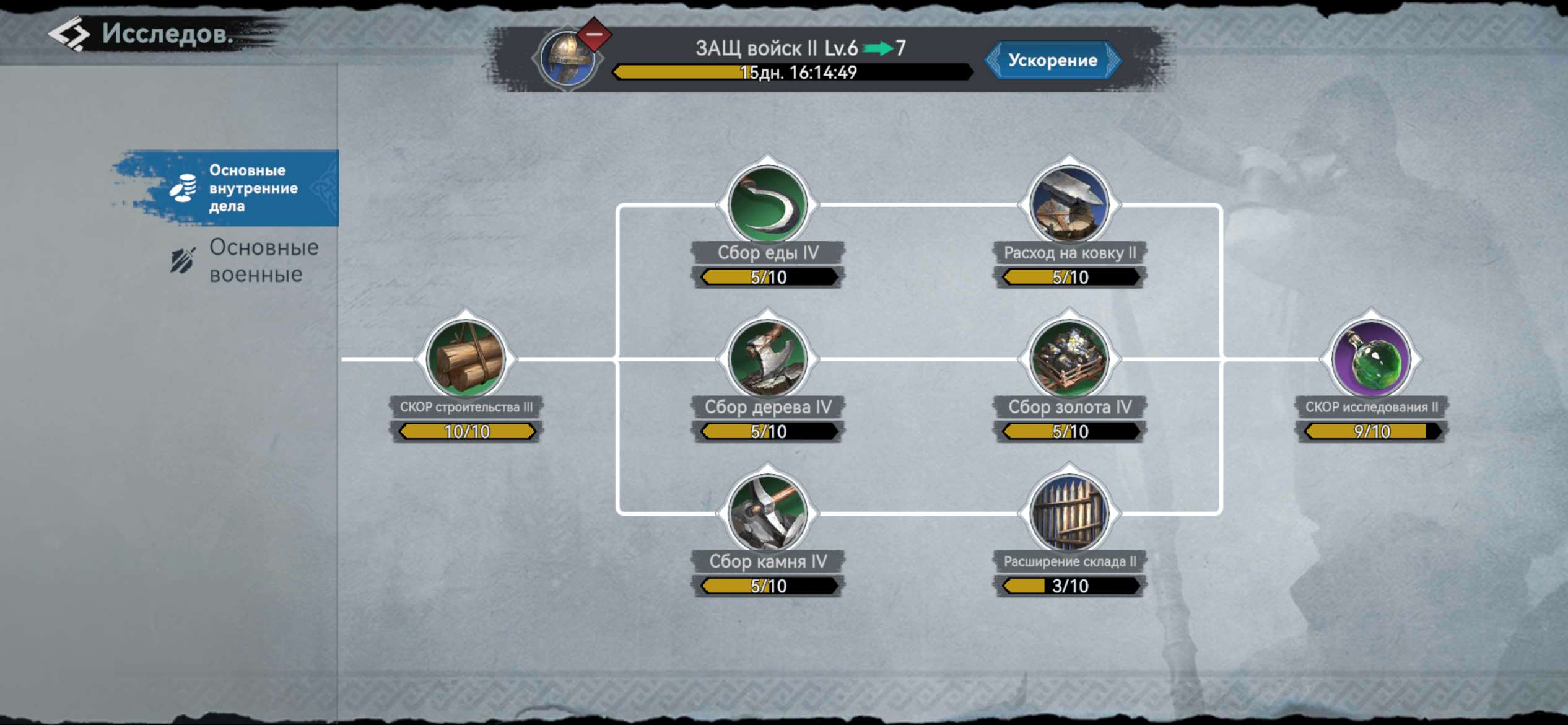The width and height of the screenshot is (1568, 725).
Task: Choose Сбор дерева IV axe research
Action: pyautogui.click(x=768, y=358)
